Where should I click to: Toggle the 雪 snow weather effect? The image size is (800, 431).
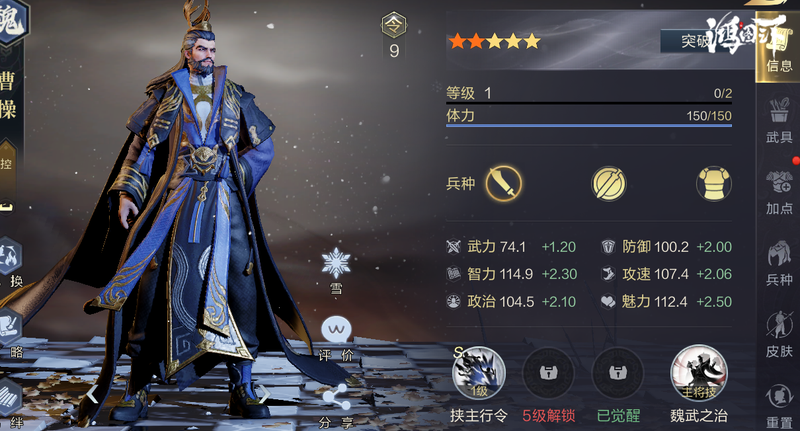[x=336, y=267]
